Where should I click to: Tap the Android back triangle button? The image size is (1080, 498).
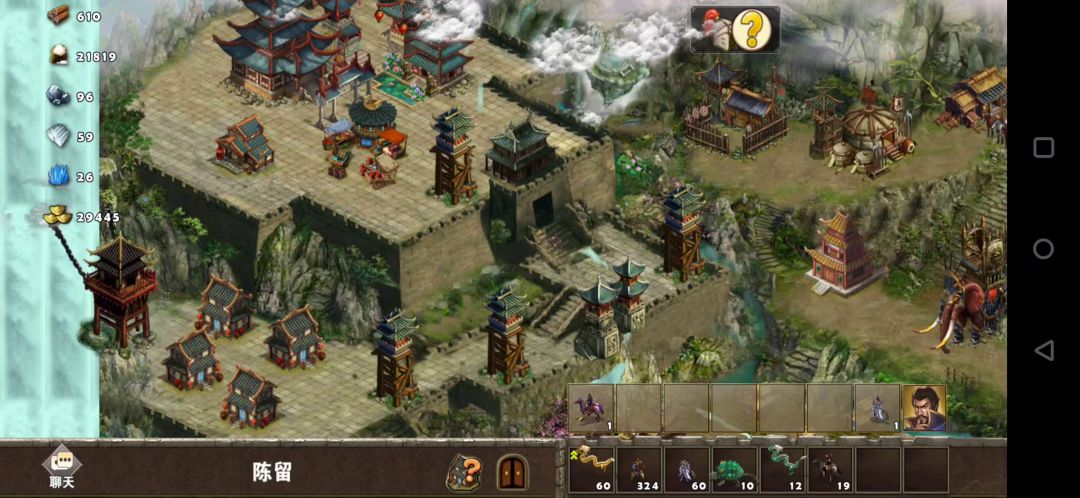click(x=1043, y=350)
